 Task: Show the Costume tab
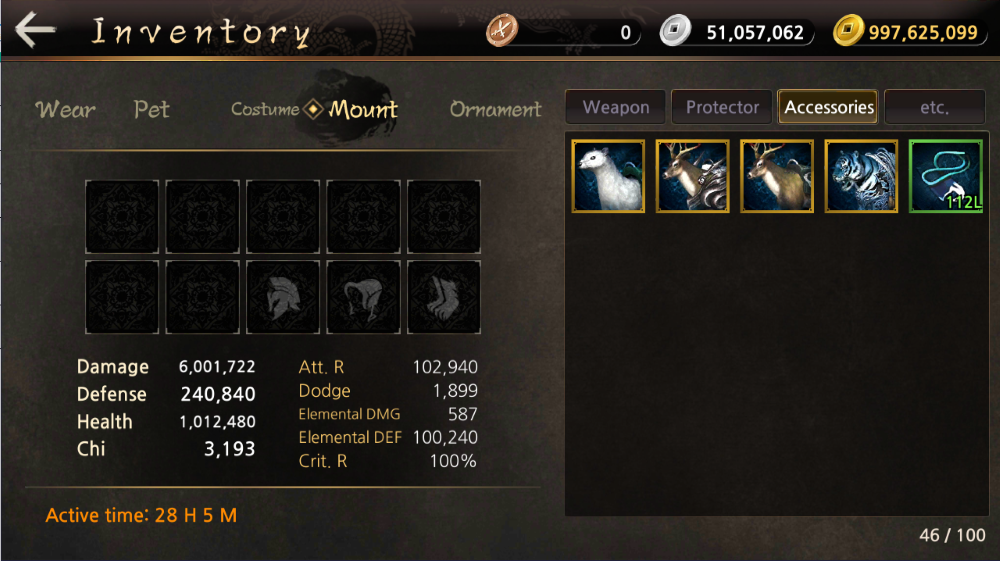tap(265, 109)
